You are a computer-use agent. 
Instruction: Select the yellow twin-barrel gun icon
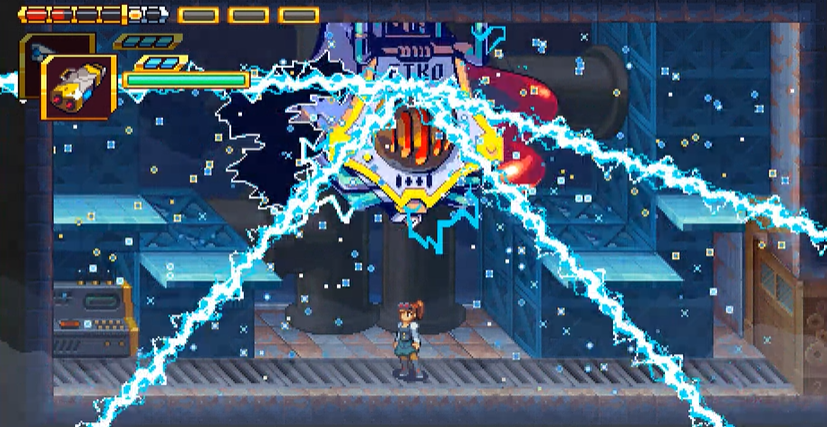(x=78, y=87)
